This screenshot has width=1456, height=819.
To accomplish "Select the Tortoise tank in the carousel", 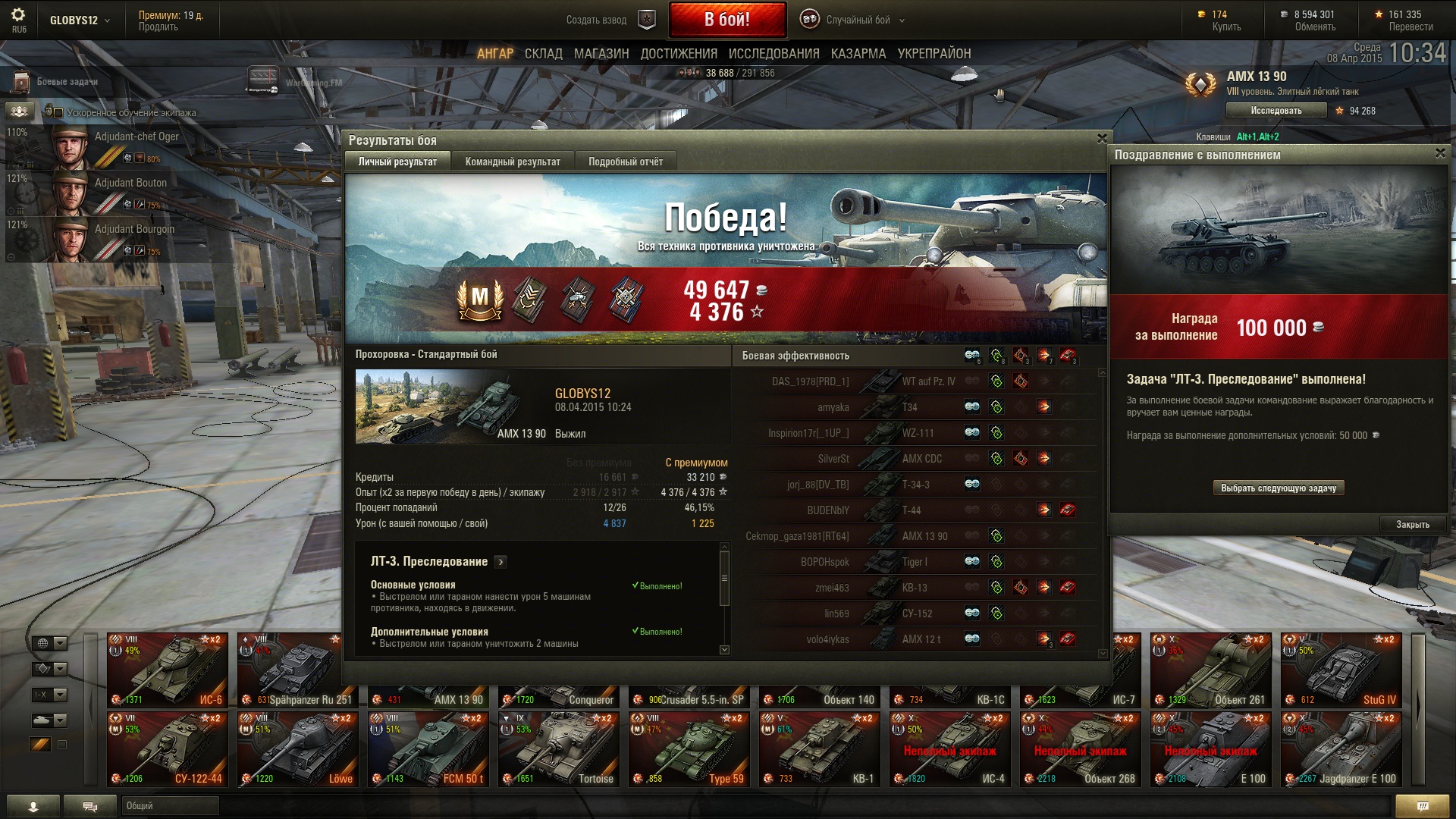I will point(558,748).
